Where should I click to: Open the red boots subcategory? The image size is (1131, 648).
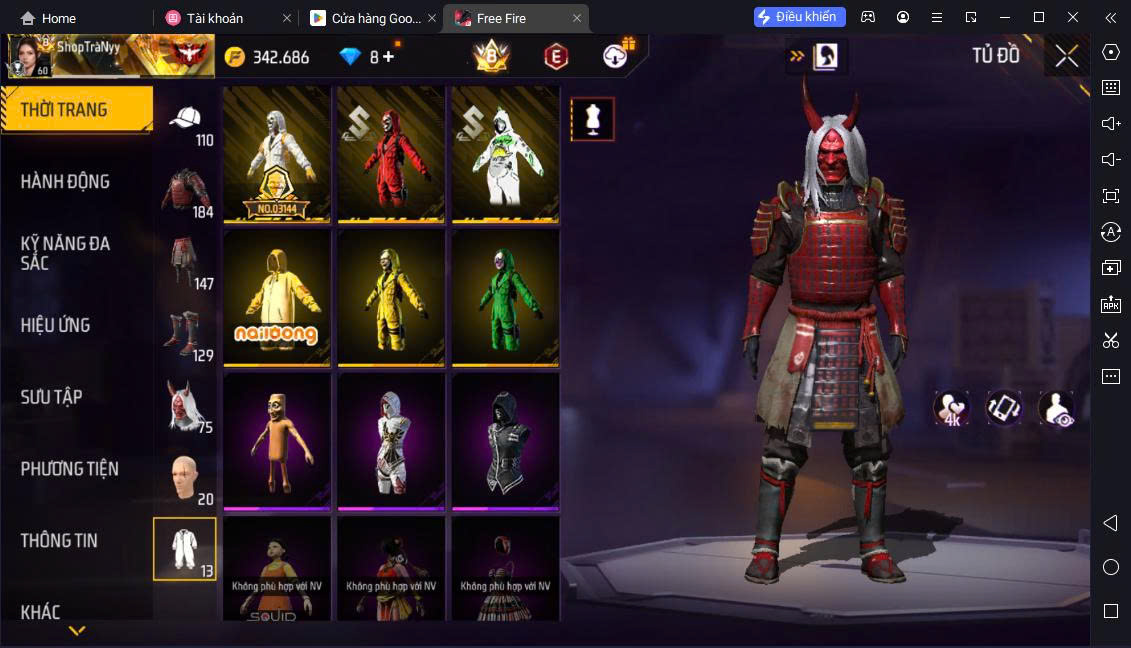tap(185, 334)
